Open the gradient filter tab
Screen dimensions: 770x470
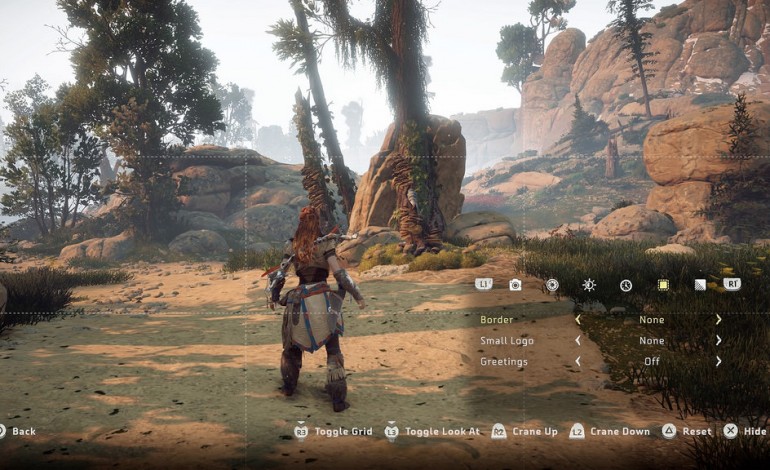[700, 285]
